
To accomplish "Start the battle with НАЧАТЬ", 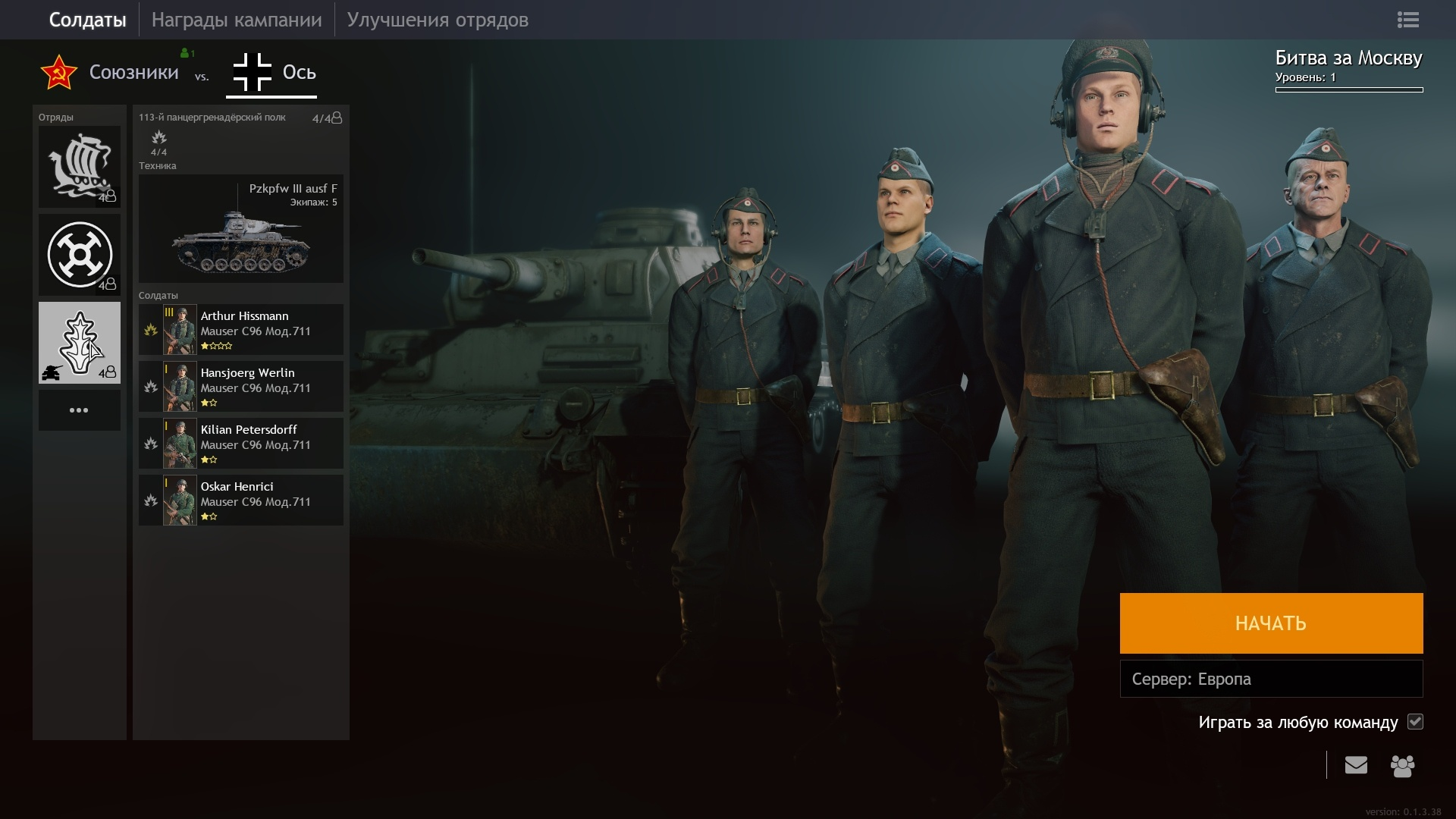I will click(x=1271, y=623).
